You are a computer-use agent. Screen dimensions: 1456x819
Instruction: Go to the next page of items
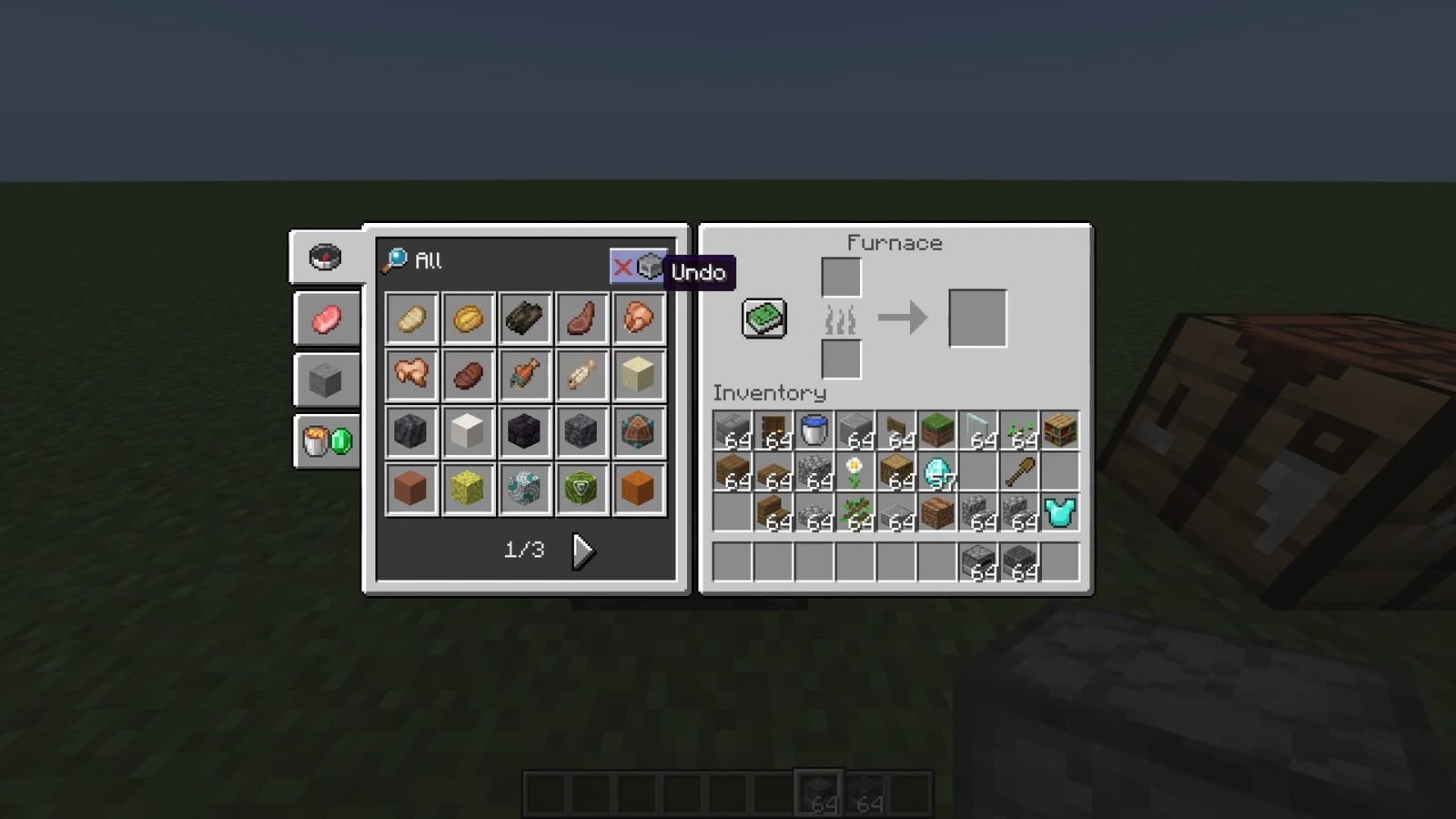tap(582, 550)
